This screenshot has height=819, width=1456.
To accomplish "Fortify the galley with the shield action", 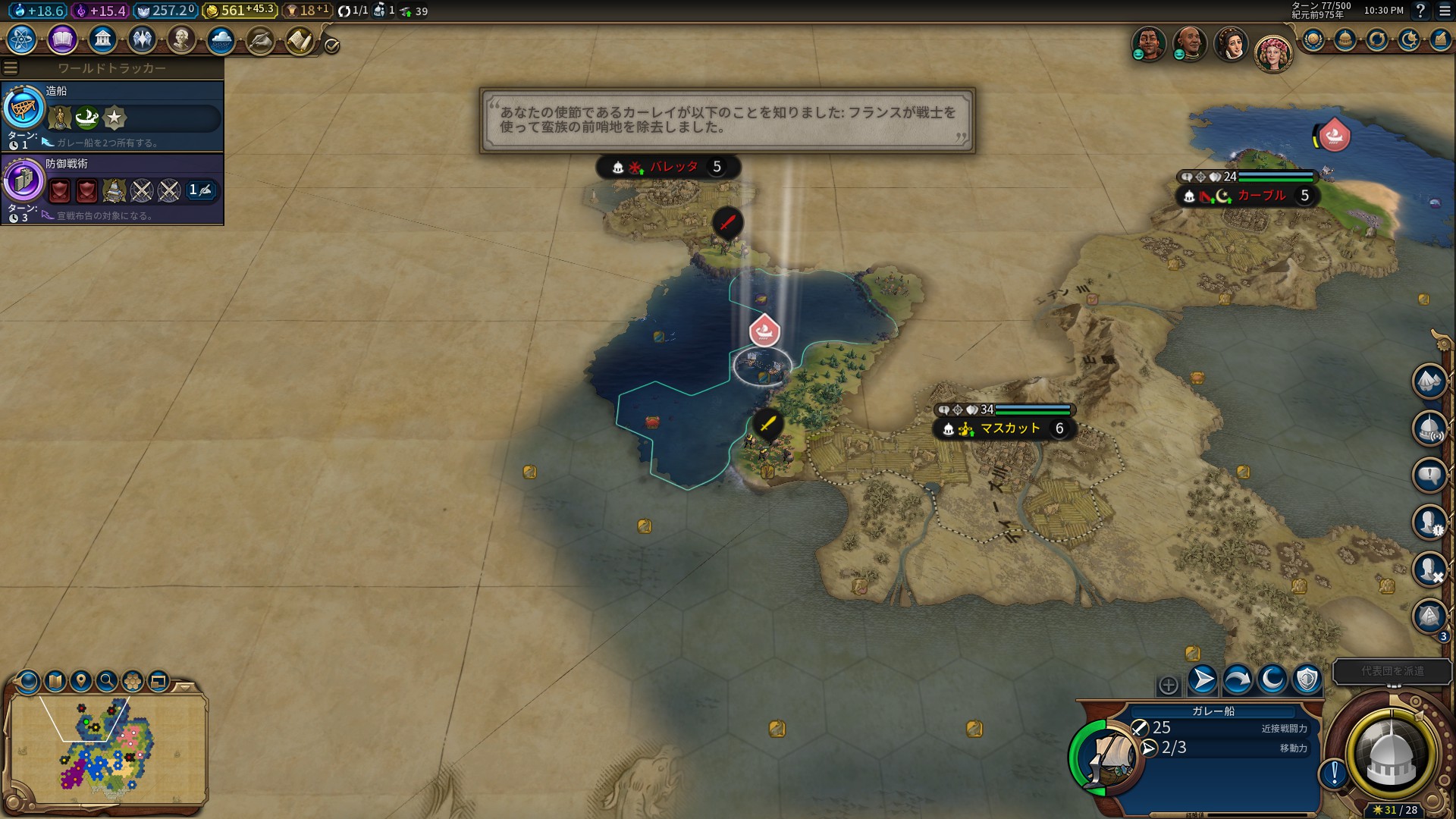I will click(x=1307, y=679).
